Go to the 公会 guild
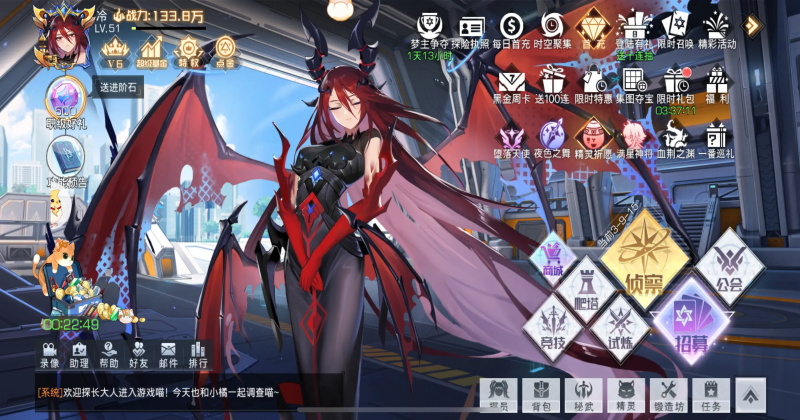Viewport: 800px width, 420px height. [728, 269]
